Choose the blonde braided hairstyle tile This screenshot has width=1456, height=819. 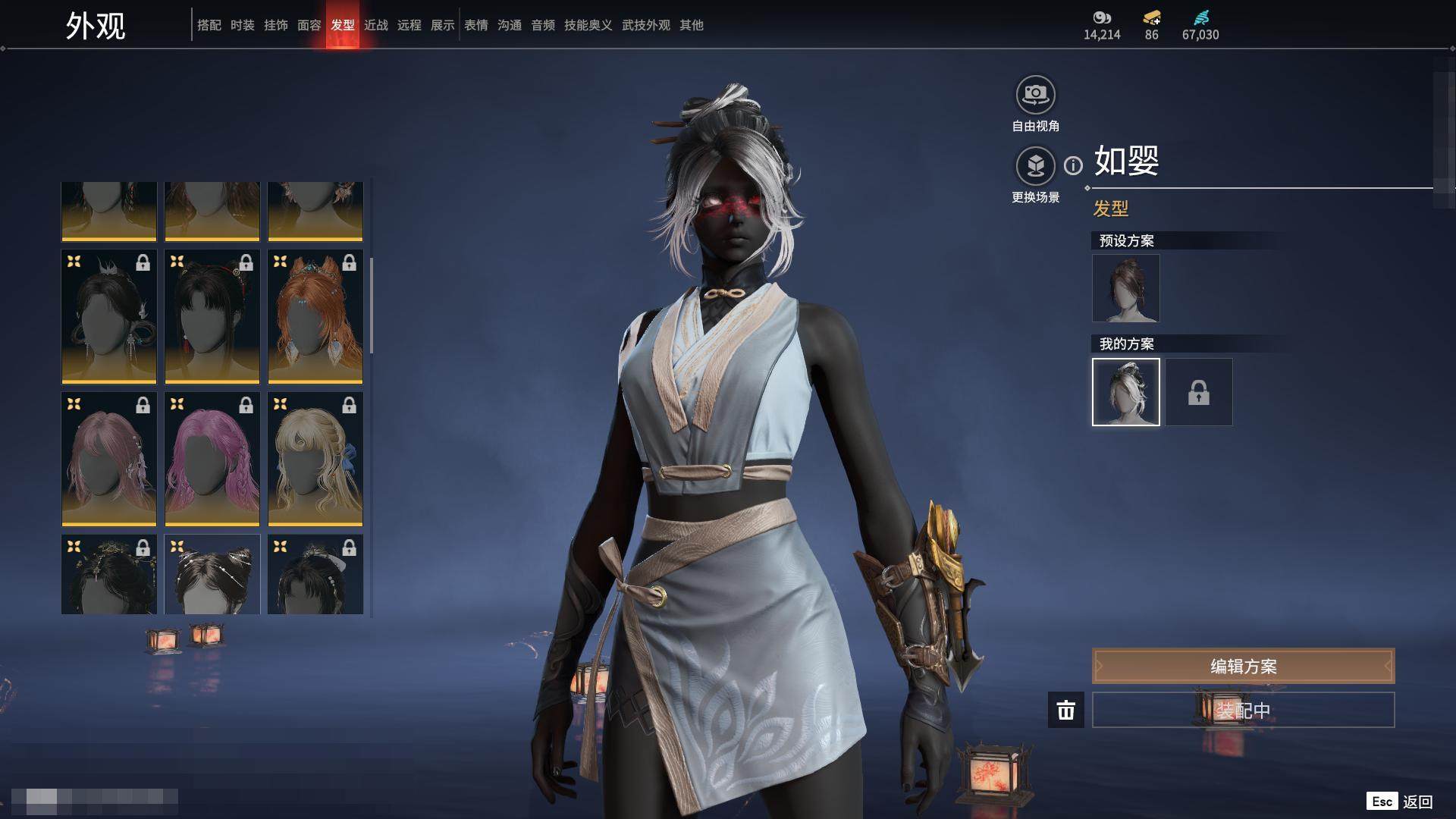coord(315,460)
